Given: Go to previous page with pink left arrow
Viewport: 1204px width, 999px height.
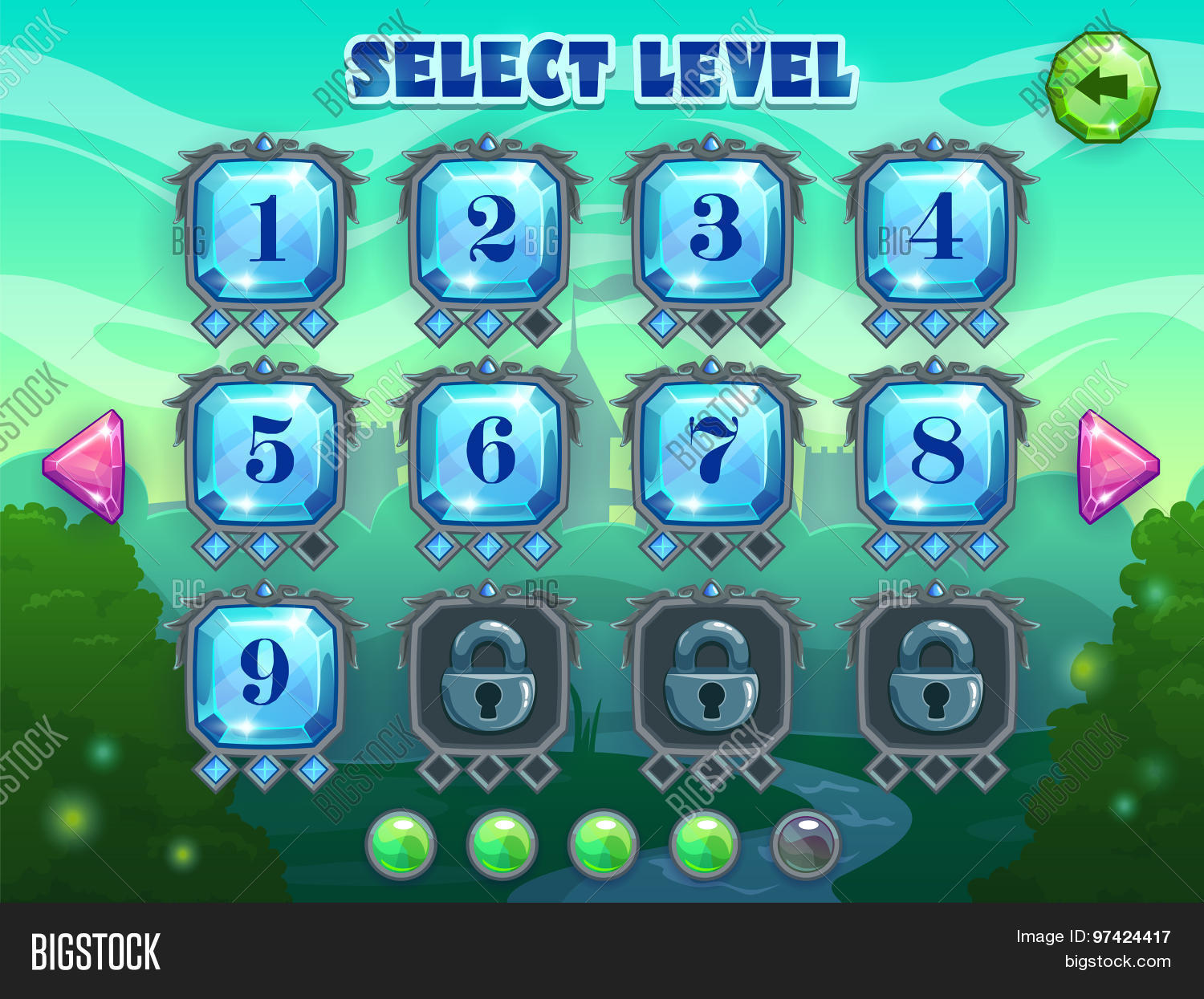Looking at the screenshot, I should point(87,466).
